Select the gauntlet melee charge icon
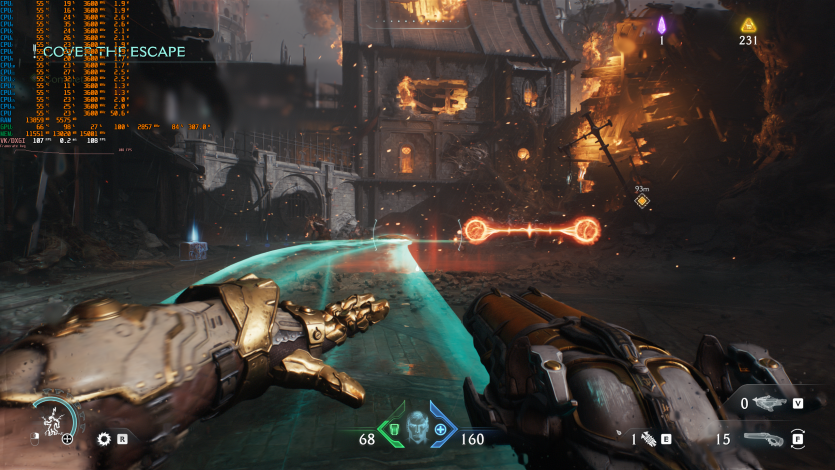The height and width of the screenshot is (470, 835). point(648,438)
